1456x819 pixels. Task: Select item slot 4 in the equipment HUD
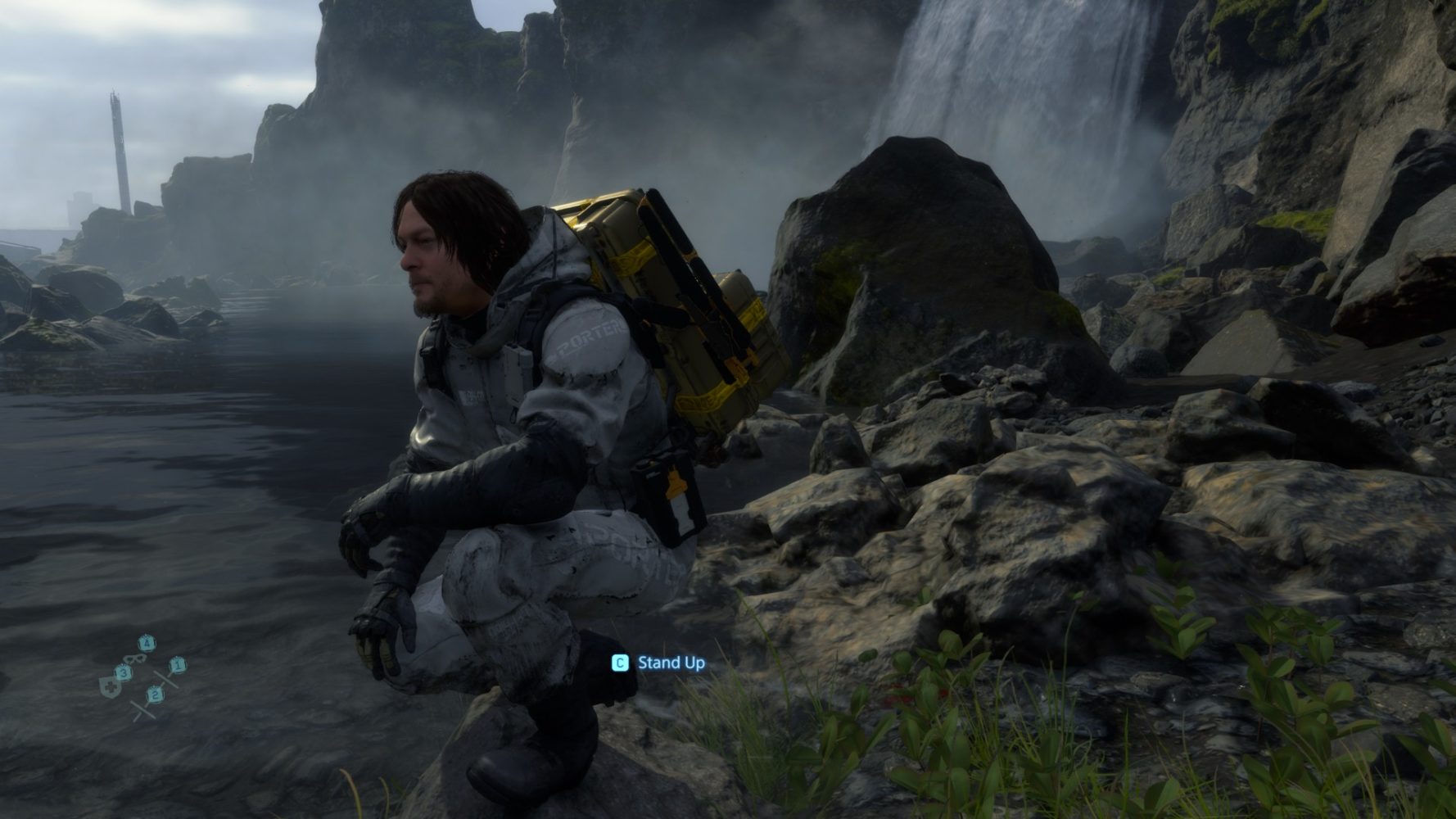147,641
